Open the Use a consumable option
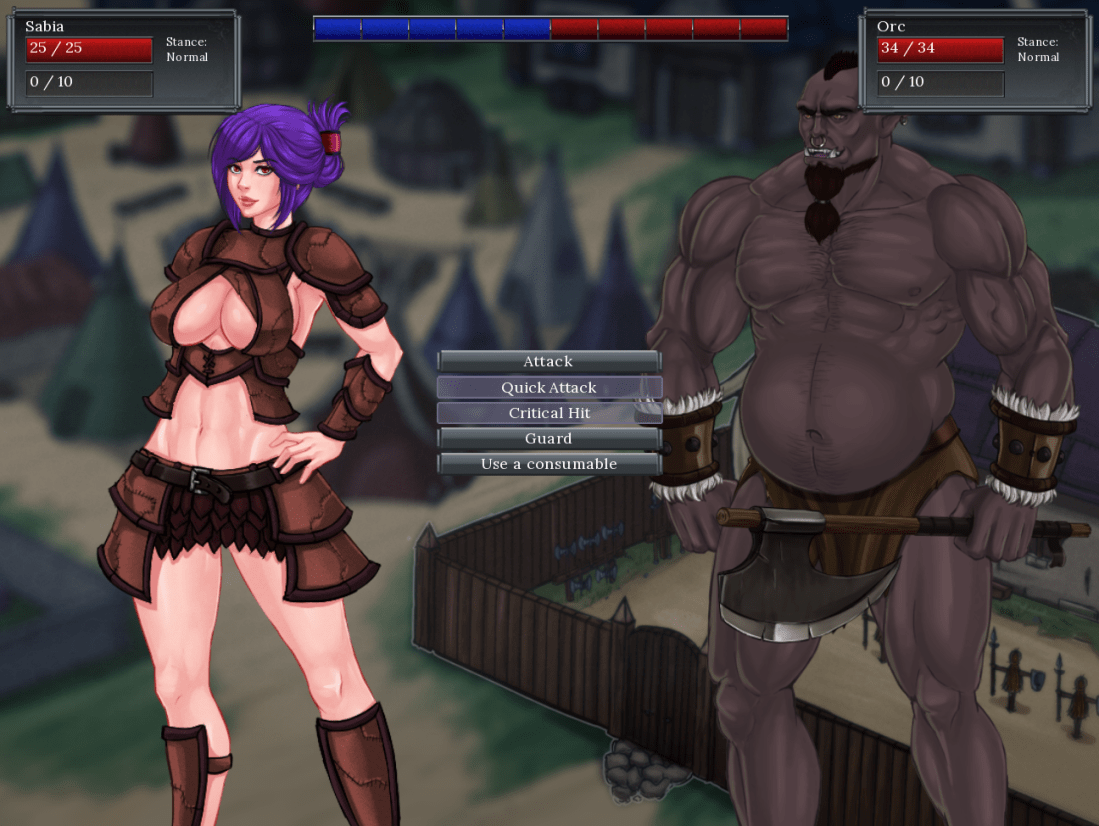1099x826 pixels. pos(548,464)
